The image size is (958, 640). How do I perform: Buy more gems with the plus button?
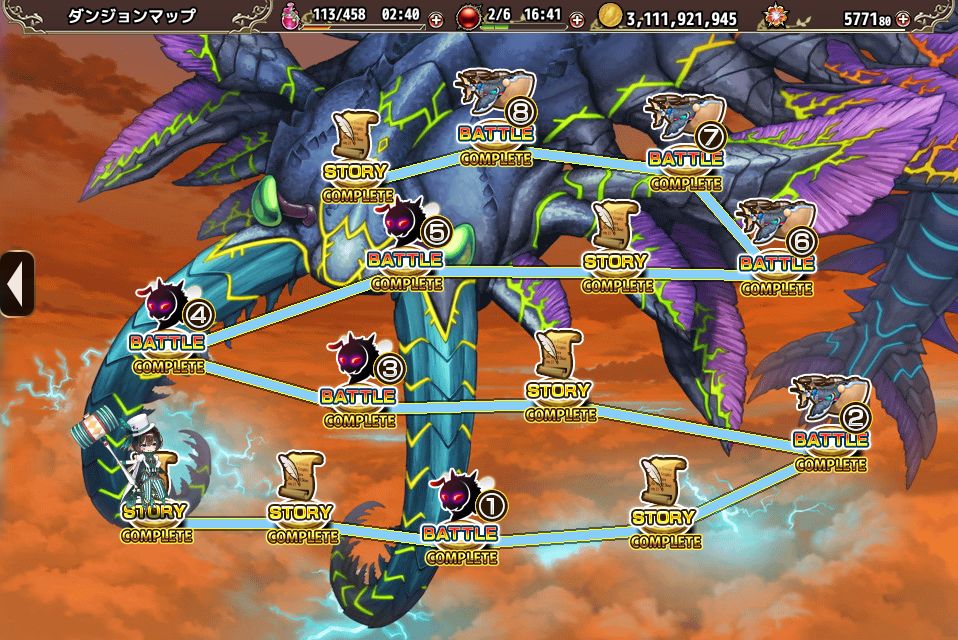click(x=903, y=19)
